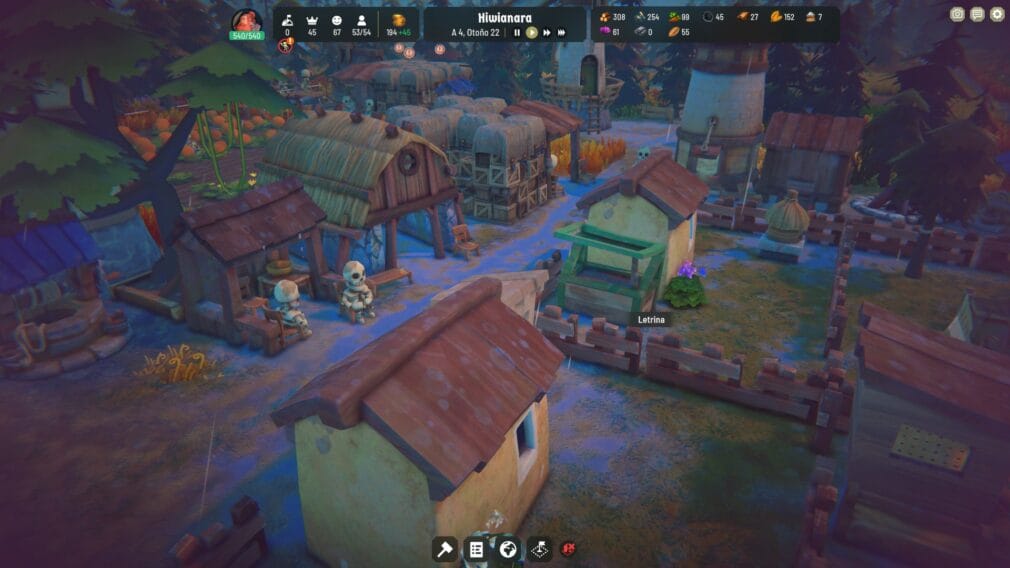
Task: Open the world map globe button
Action: click(508, 548)
